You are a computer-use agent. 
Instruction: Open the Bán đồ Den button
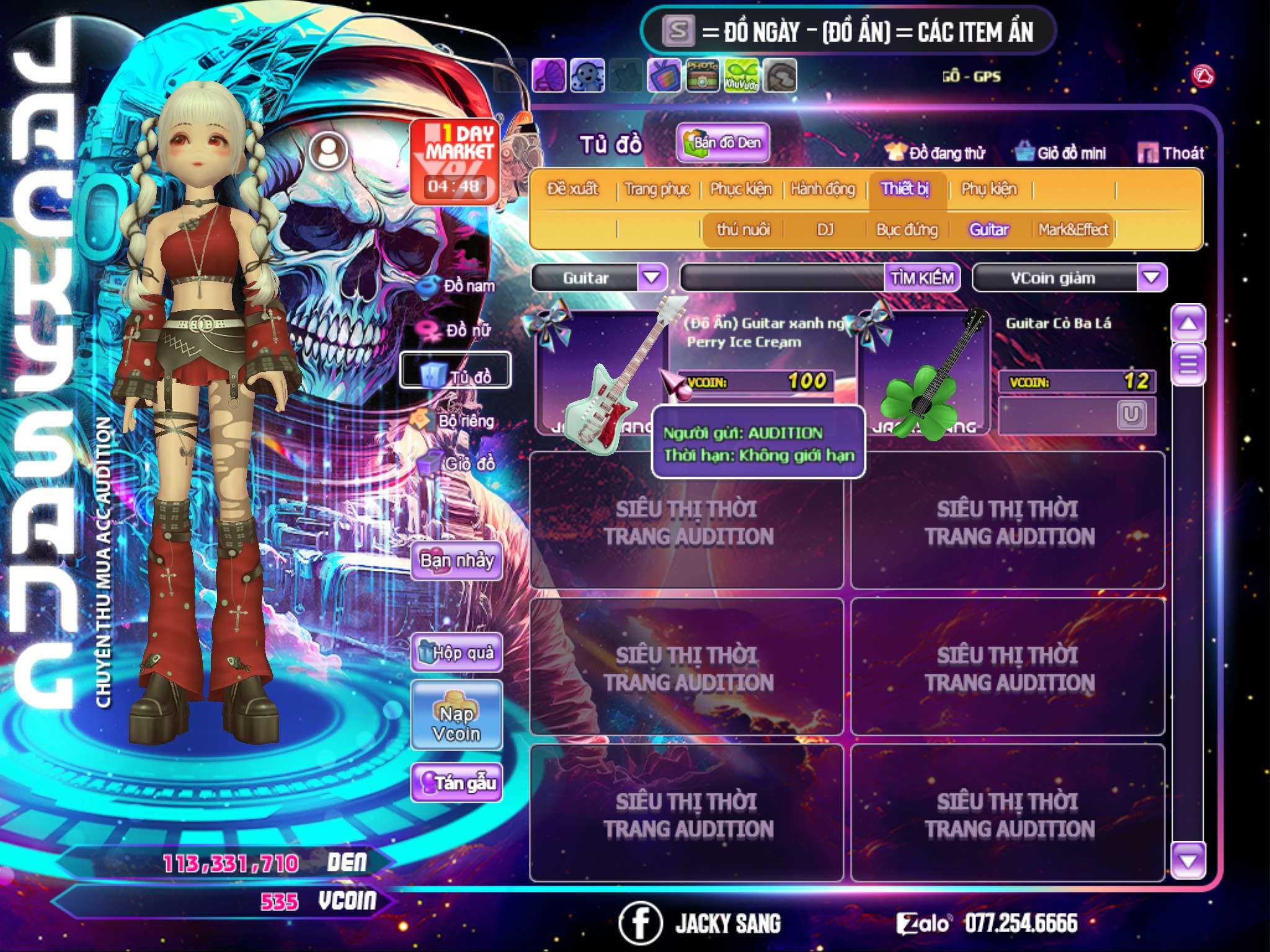(x=723, y=143)
